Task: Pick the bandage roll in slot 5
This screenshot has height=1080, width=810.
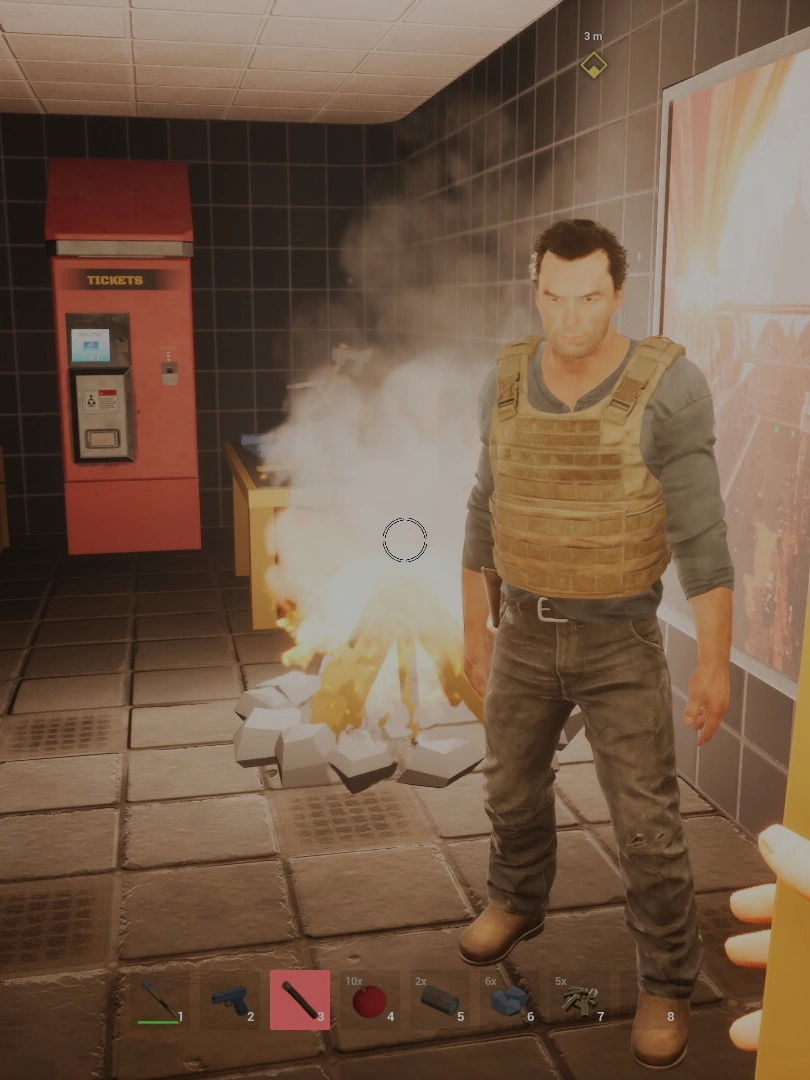Action: [x=439, y=999]
